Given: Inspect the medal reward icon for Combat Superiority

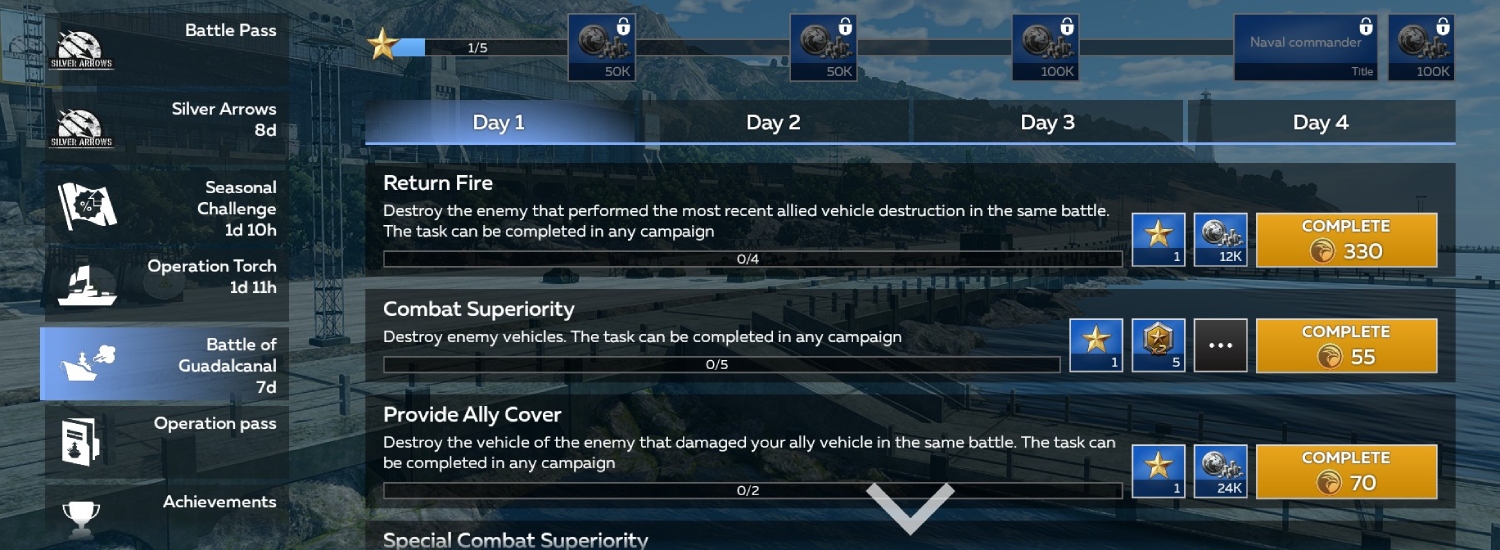Looking at the screenshot, I should coord(1158,345).
